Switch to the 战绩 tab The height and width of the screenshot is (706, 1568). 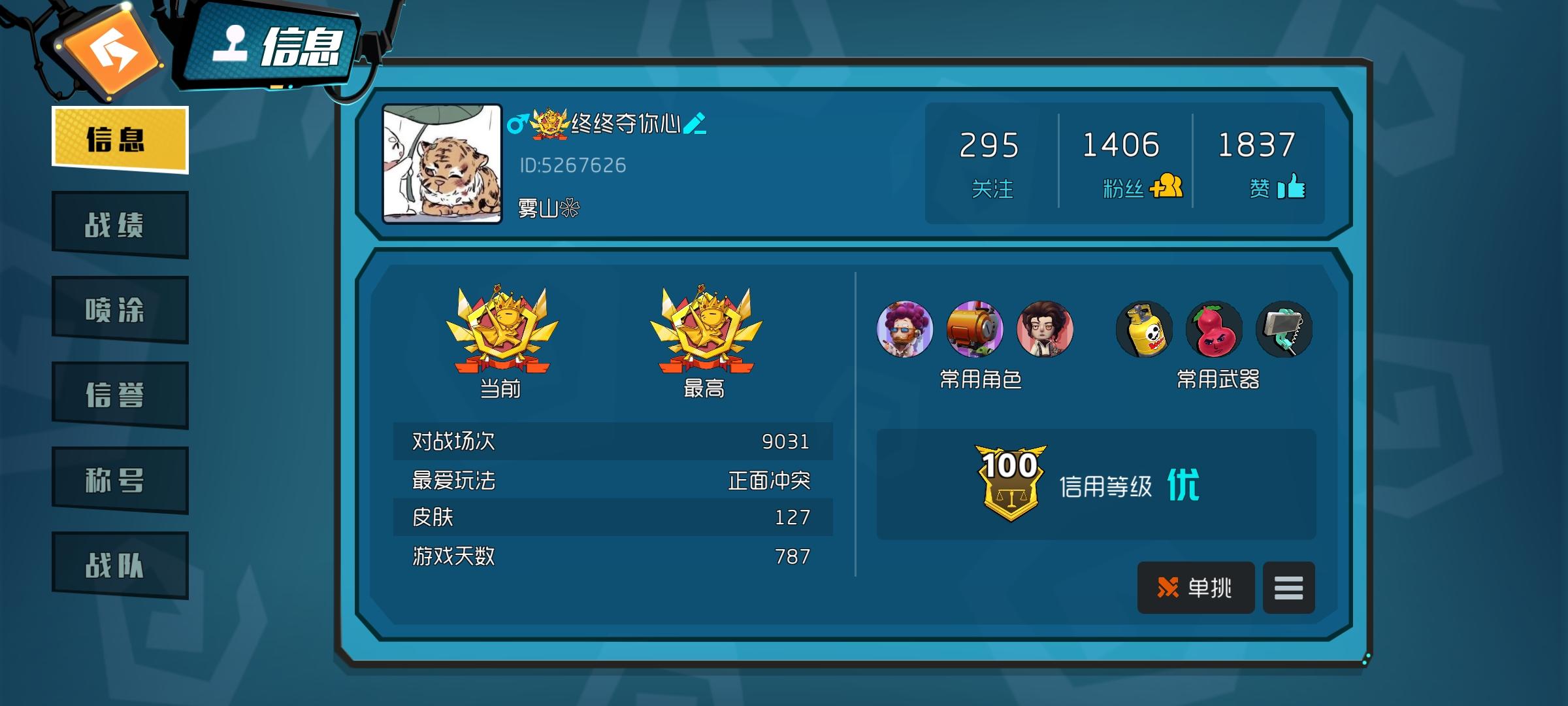point(119,224)
